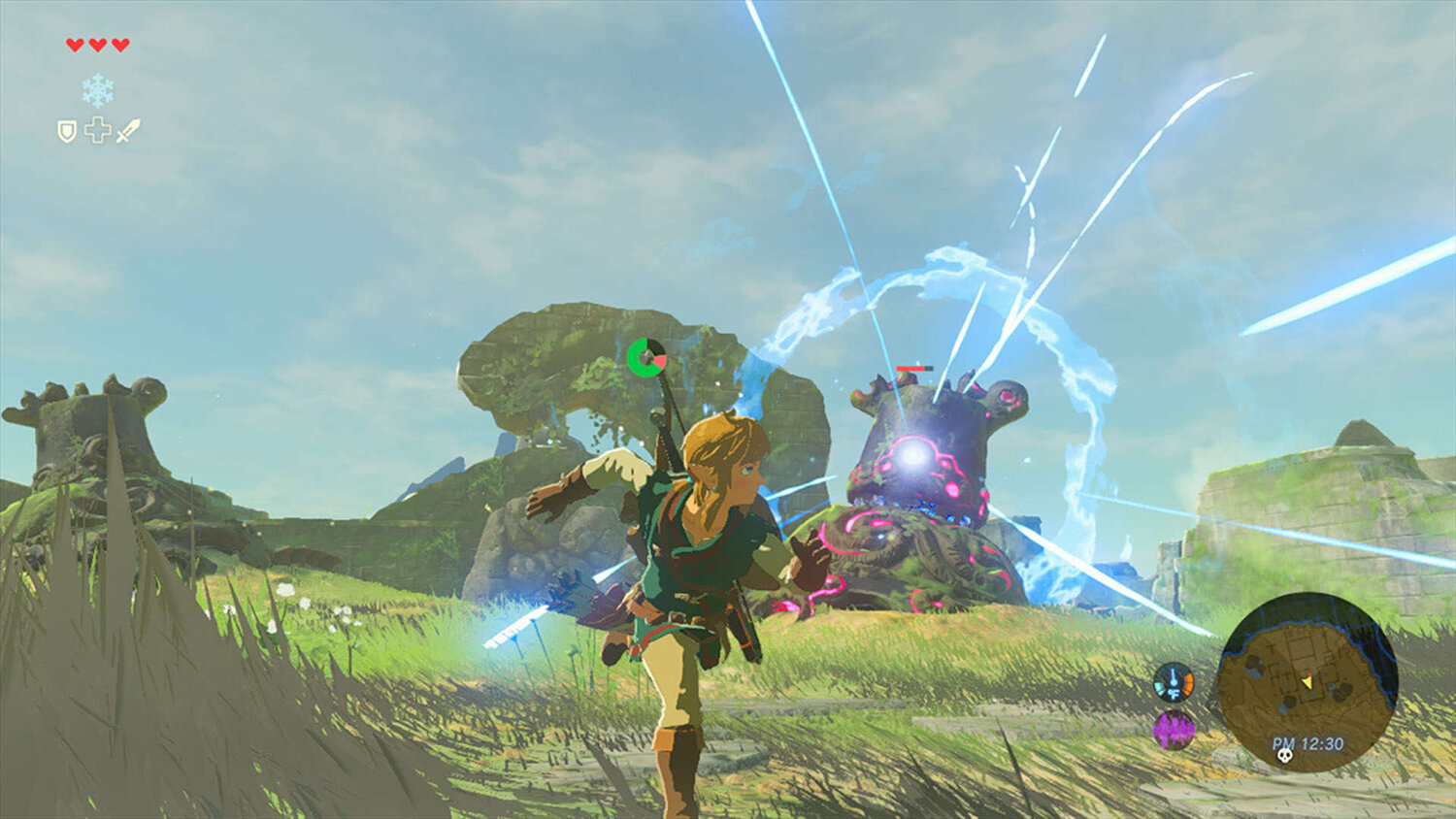
Task: Click the yellow player arrow on the minimap
Action: 1308,684
